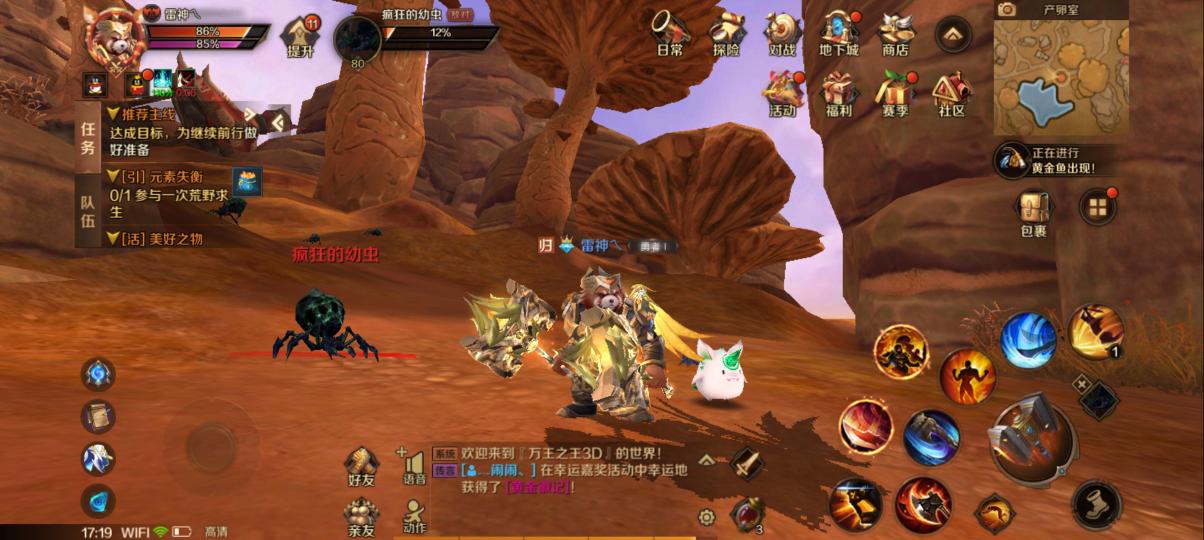Open the 提升 upgrade button
Viewport: 1204px width, 540px height.
[x=300, y=37]
